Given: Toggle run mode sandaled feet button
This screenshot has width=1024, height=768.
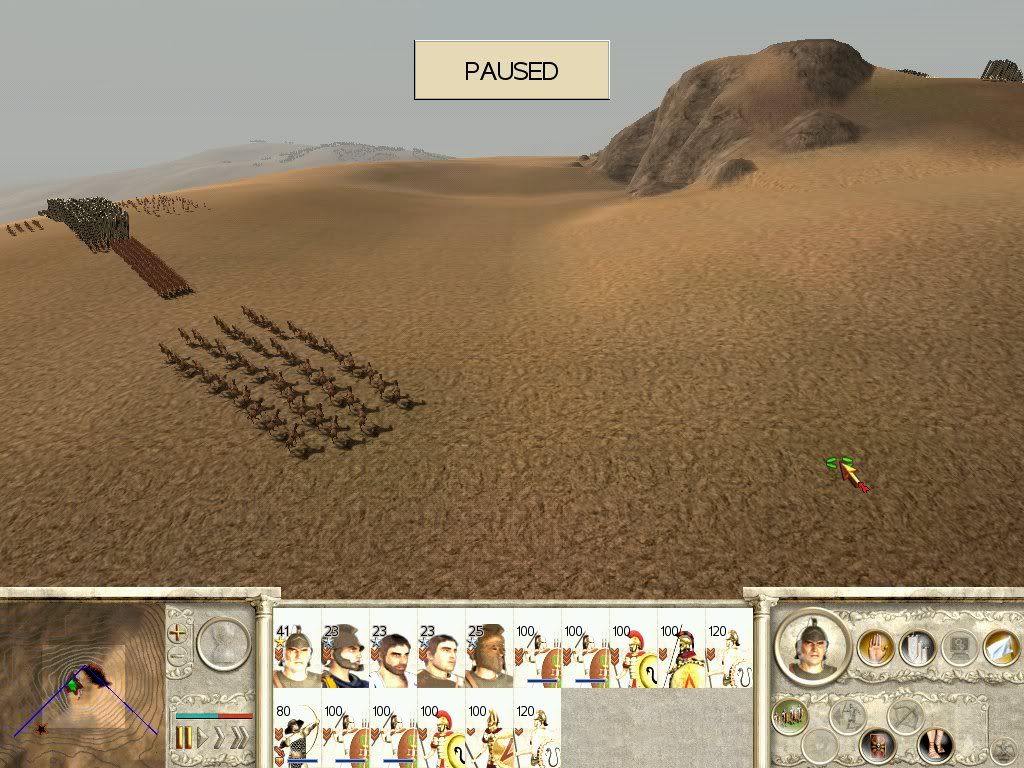Looking at the screenshot, I should coord(935,744).
